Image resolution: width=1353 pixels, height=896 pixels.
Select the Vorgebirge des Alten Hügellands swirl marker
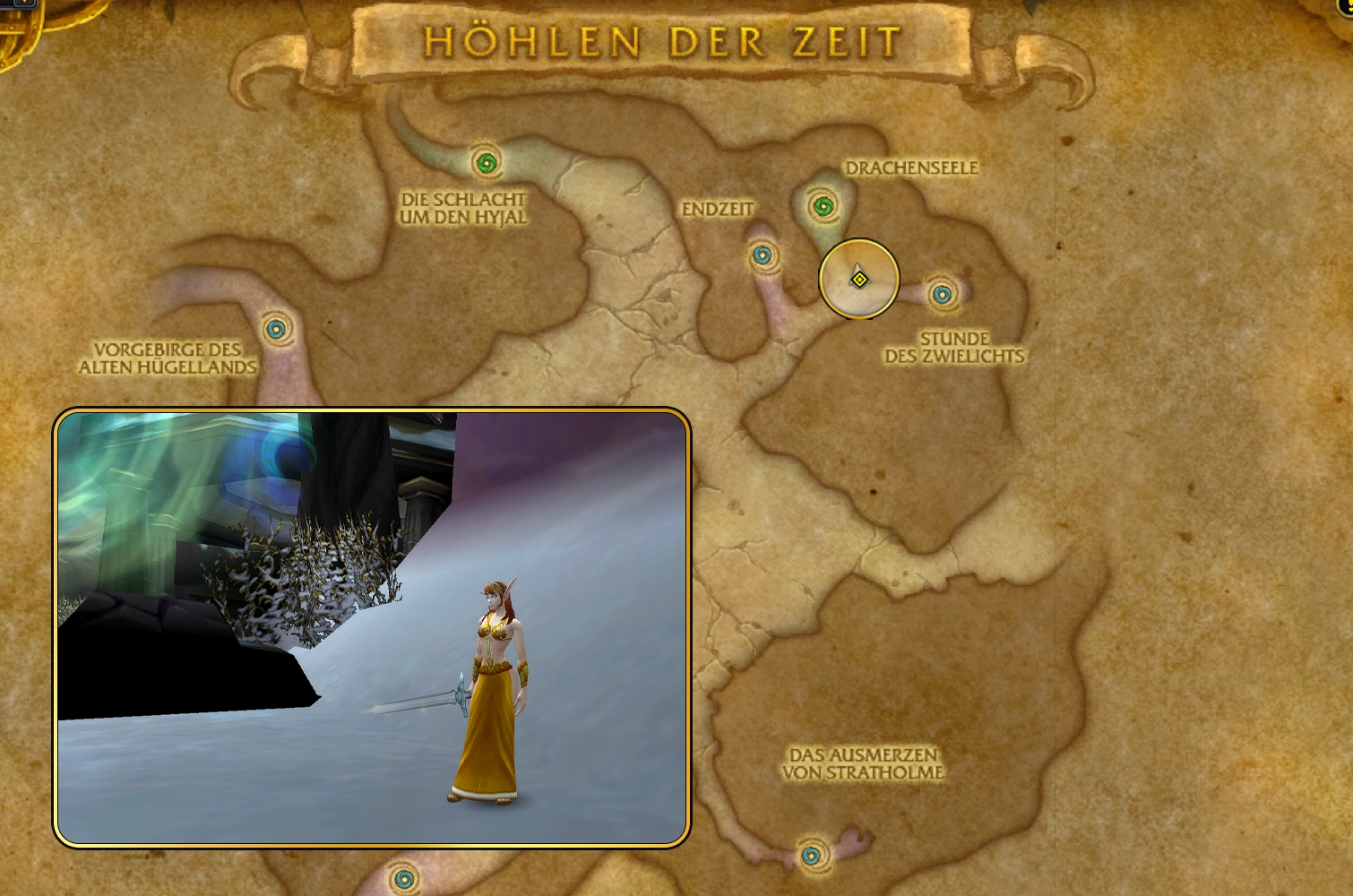tap(276, 329)
